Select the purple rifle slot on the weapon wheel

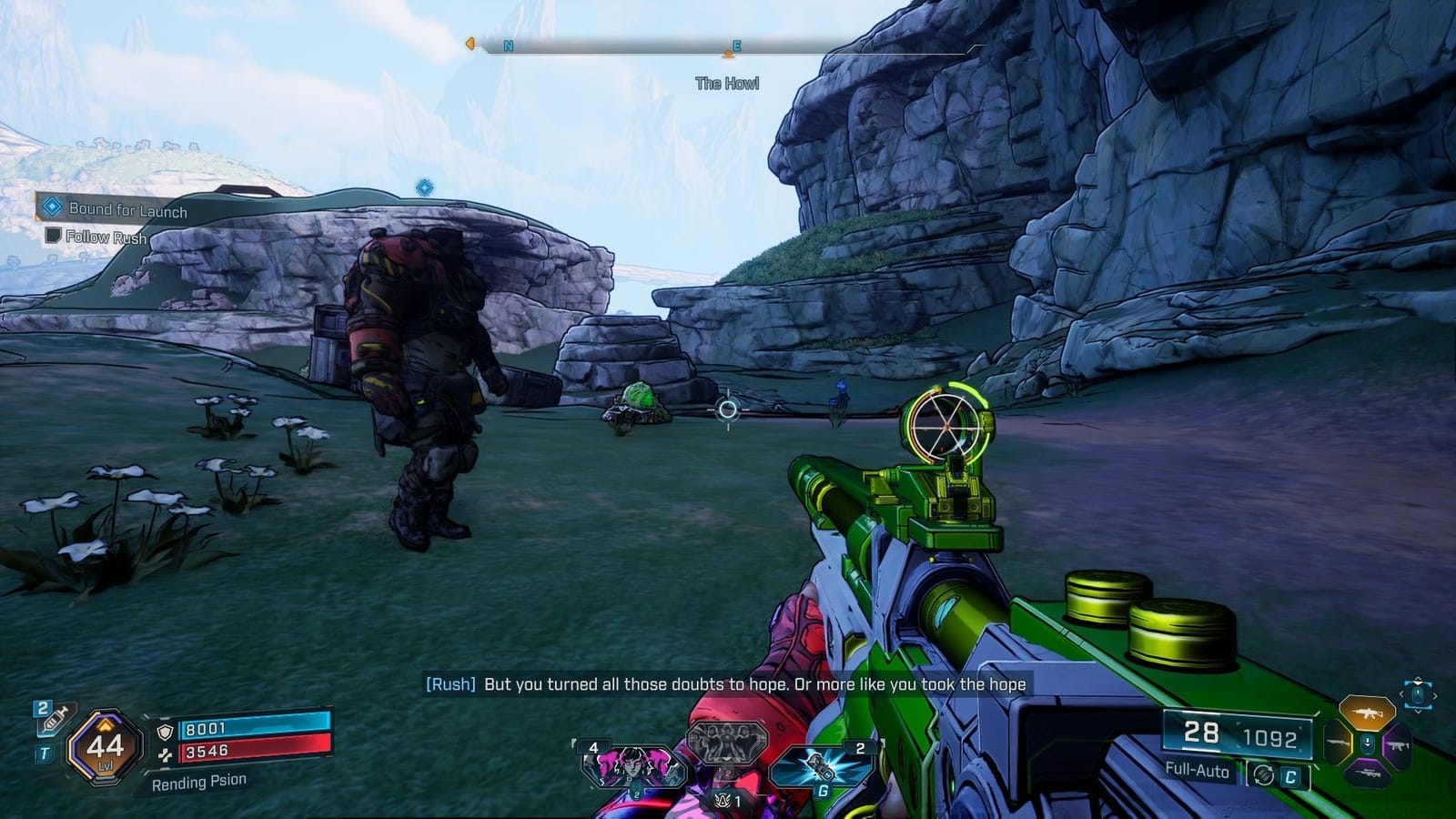pyautogui.click(x=1398, y=745)
